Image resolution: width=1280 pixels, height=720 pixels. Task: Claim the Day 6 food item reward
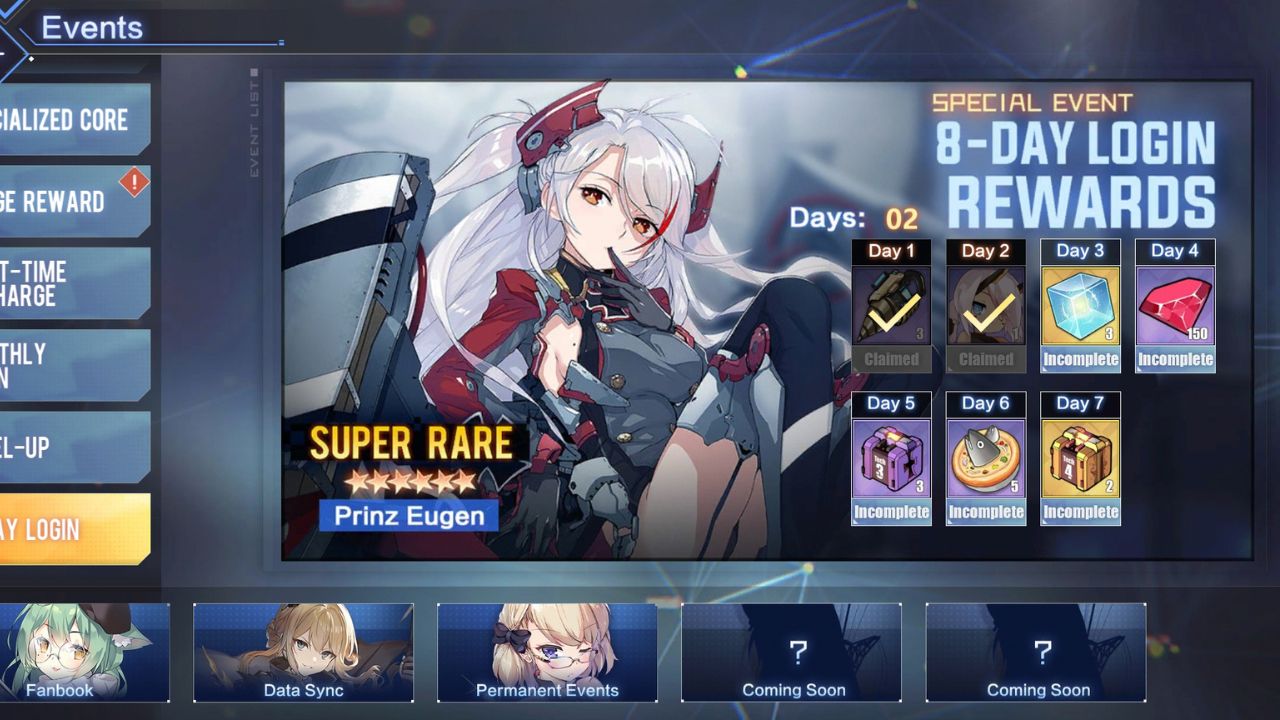point(986,458)
